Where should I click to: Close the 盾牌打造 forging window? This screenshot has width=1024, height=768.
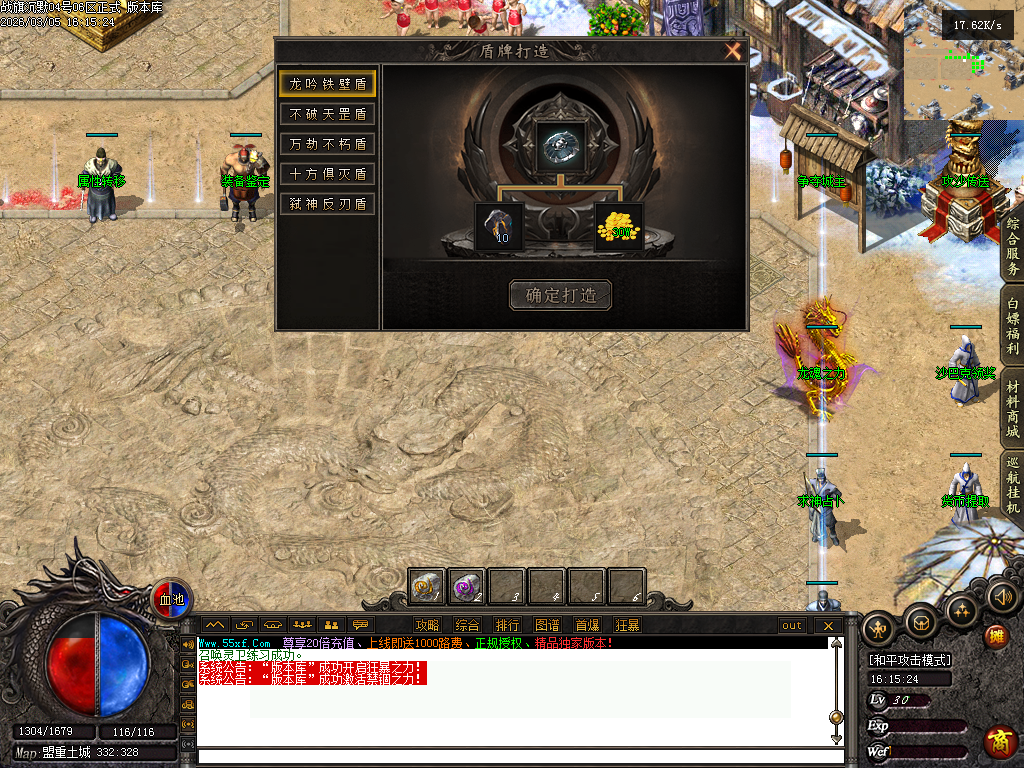(x=733, y=52)
